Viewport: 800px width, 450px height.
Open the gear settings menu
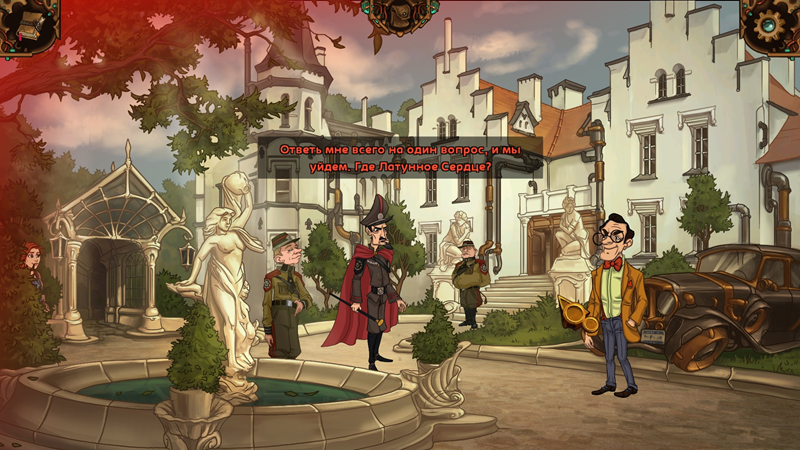[x=771, y=24]
